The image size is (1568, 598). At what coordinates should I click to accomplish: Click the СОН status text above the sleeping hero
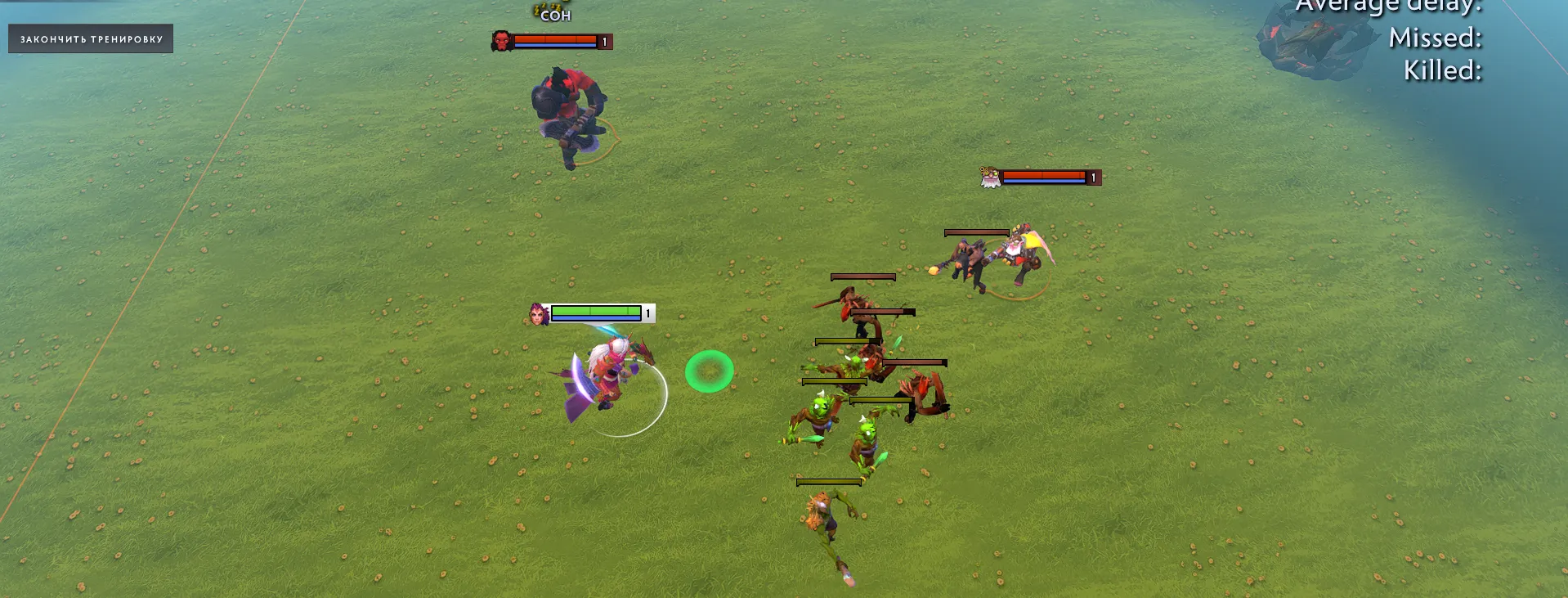553,15
